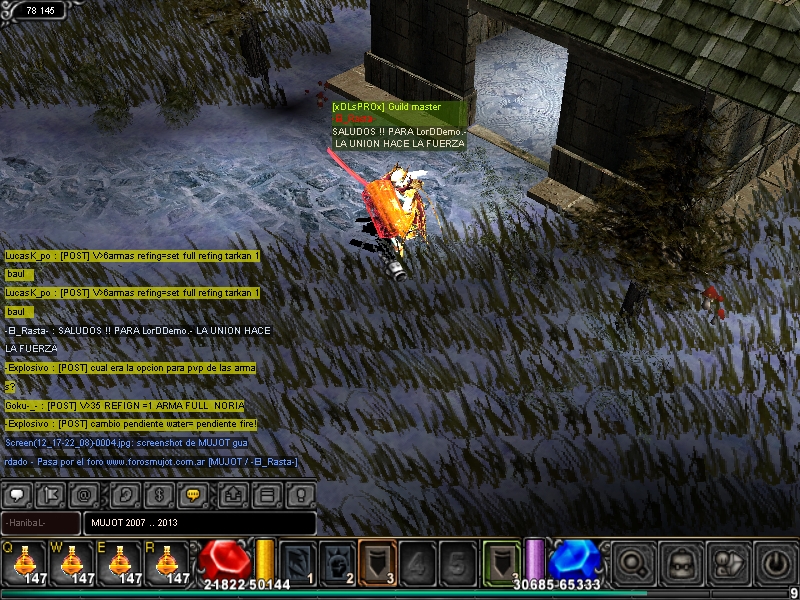Click the dollar sign chat button
The height and width of the screenshot is (600, 800).
(157, 494)
